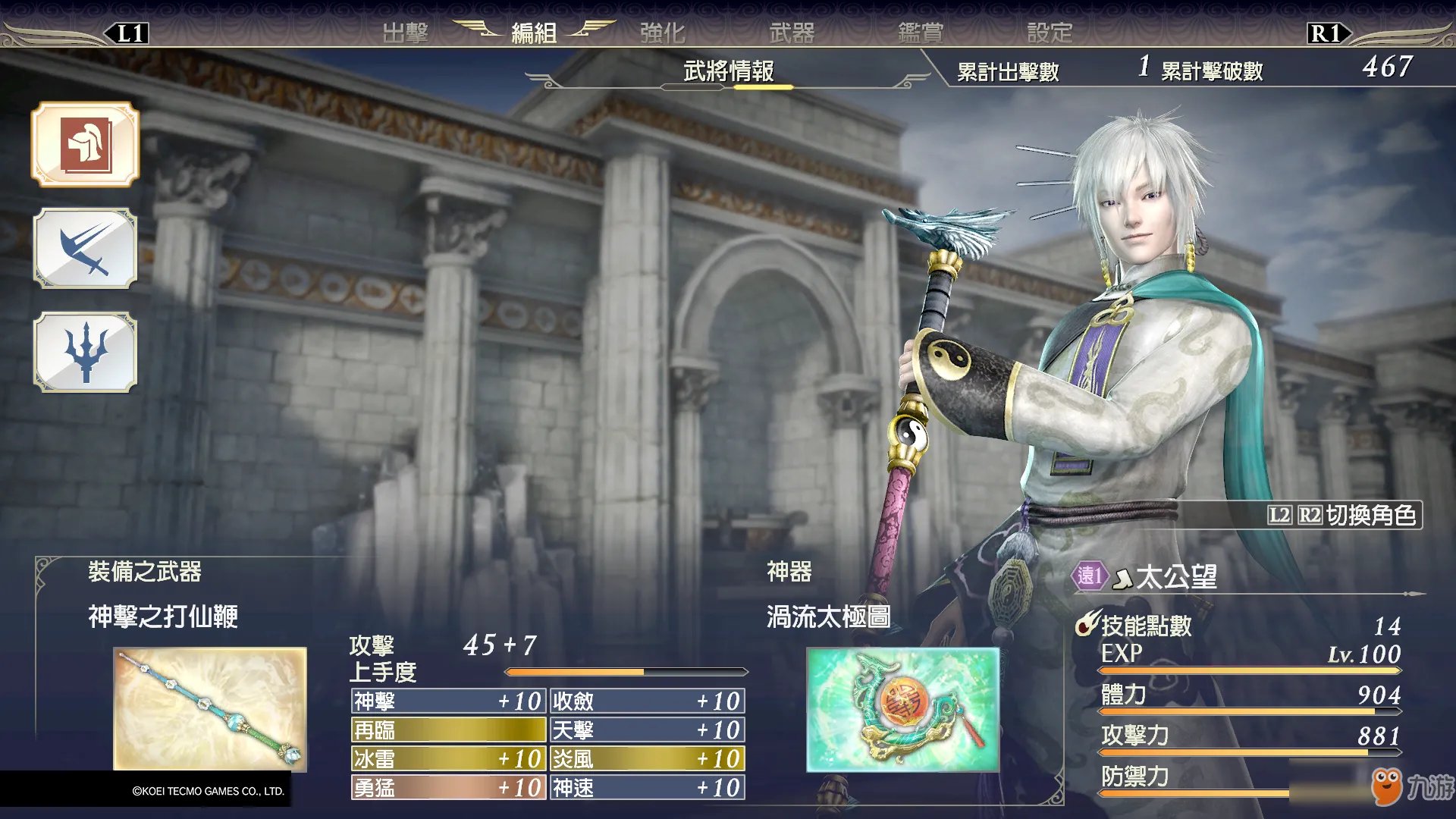The image size is (1456, 819).
Task: Pick the 天擊 weapon attribute slot
Action: coord(647,730)
